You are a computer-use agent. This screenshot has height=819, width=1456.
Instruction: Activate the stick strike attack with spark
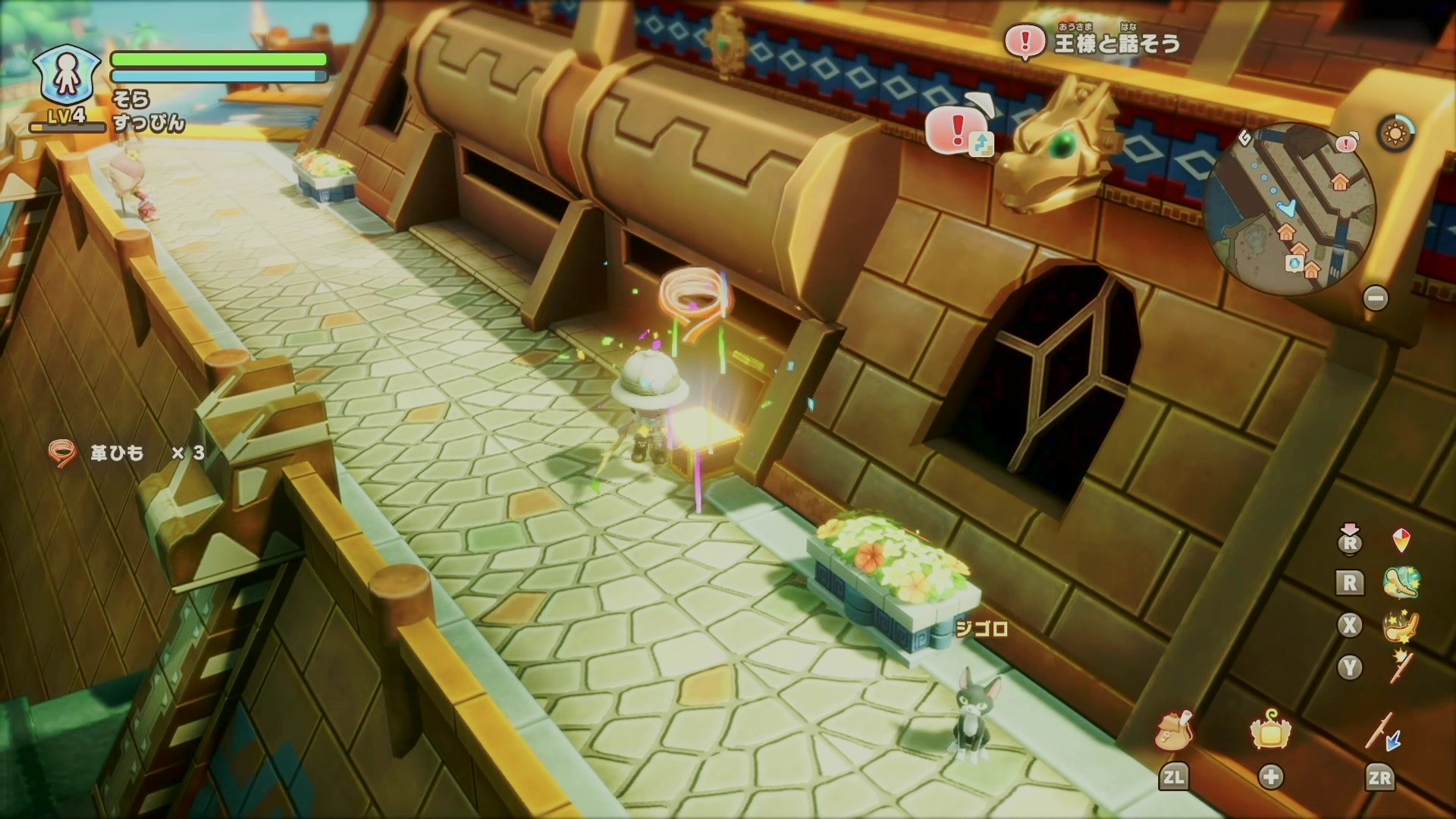pyautogui.click(x=1401, y=667)
